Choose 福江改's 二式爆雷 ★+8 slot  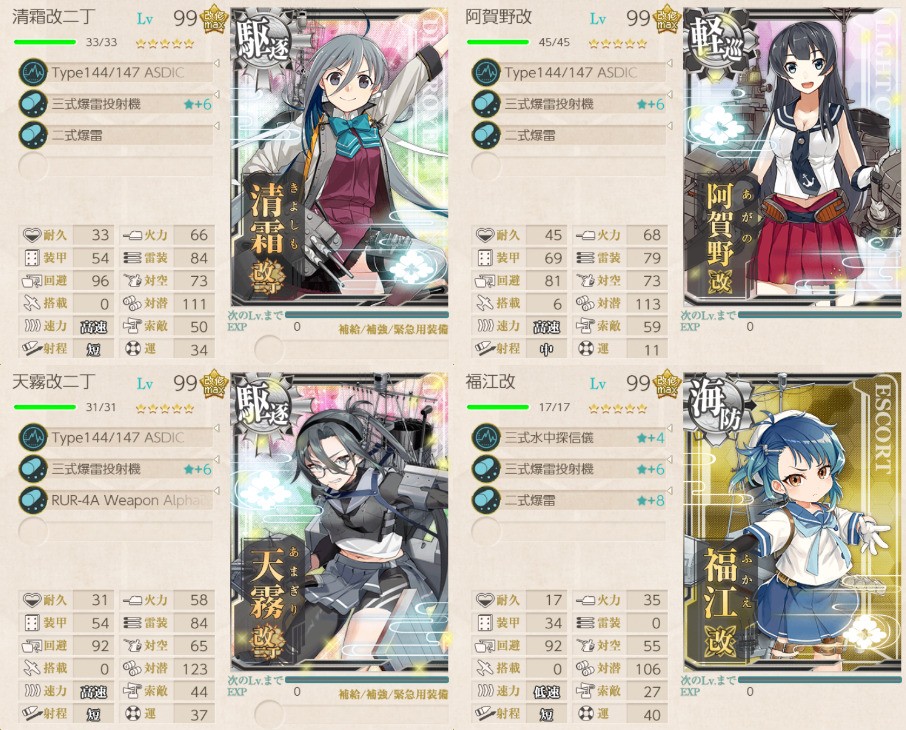pyautogui.click(x=568, y=500)
